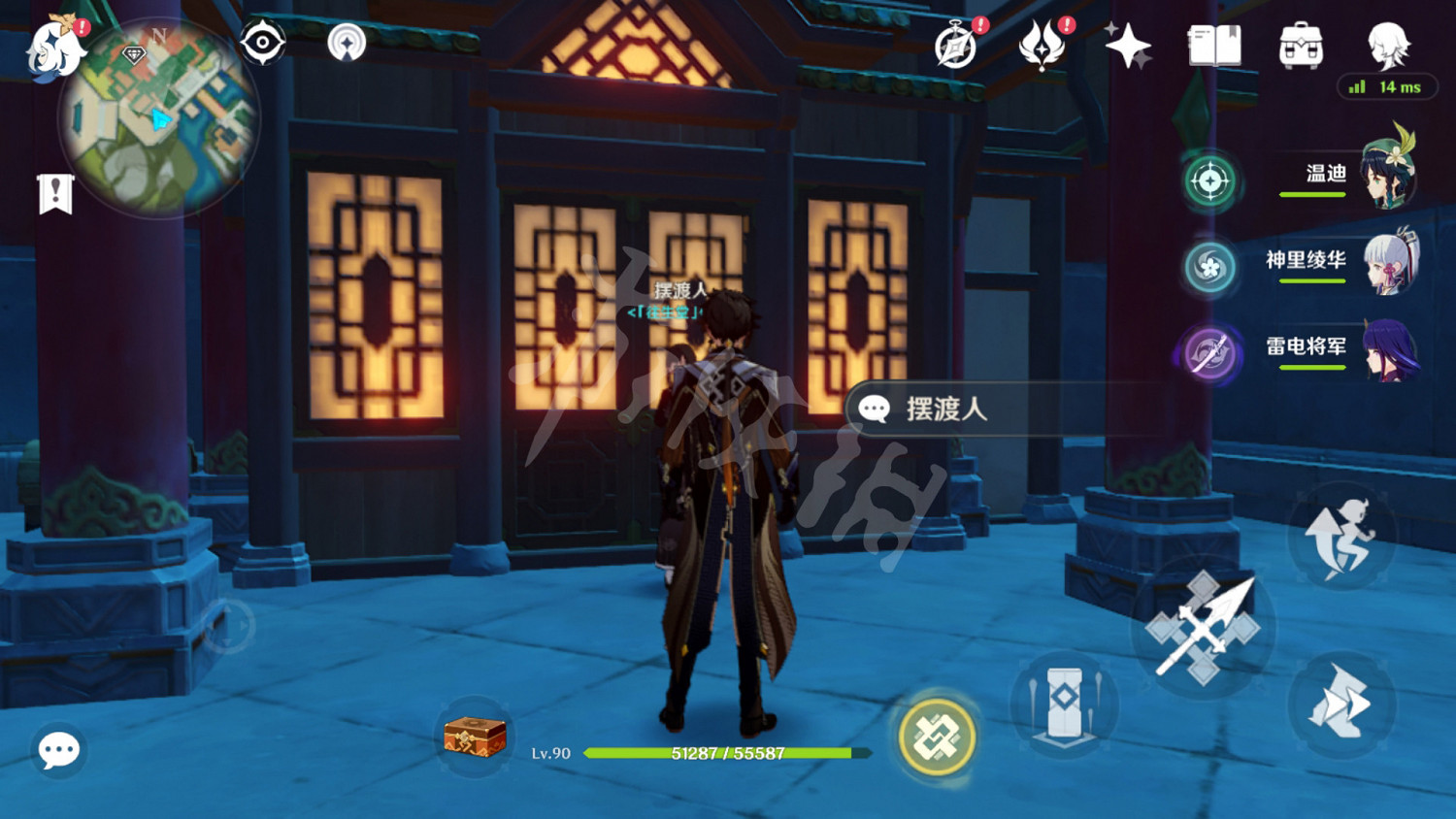
Task: Use the quick-access food item beside HP bar
Action: point(473,741)
